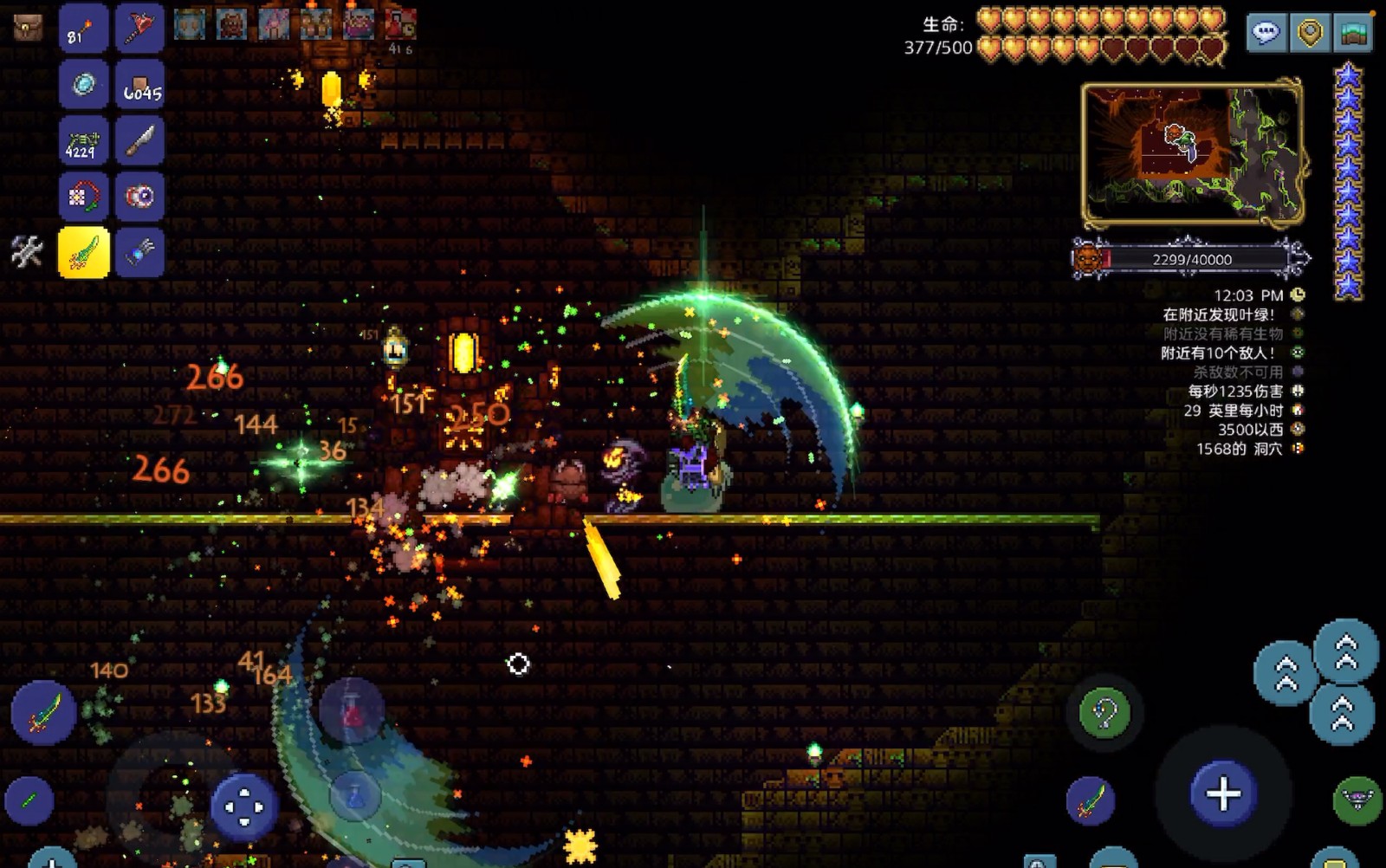Image resolution: width=1386 pixels, height=868 pixels.
Task: Select the highlighted Terra Blade slot
Action: (x=83, y=252)
